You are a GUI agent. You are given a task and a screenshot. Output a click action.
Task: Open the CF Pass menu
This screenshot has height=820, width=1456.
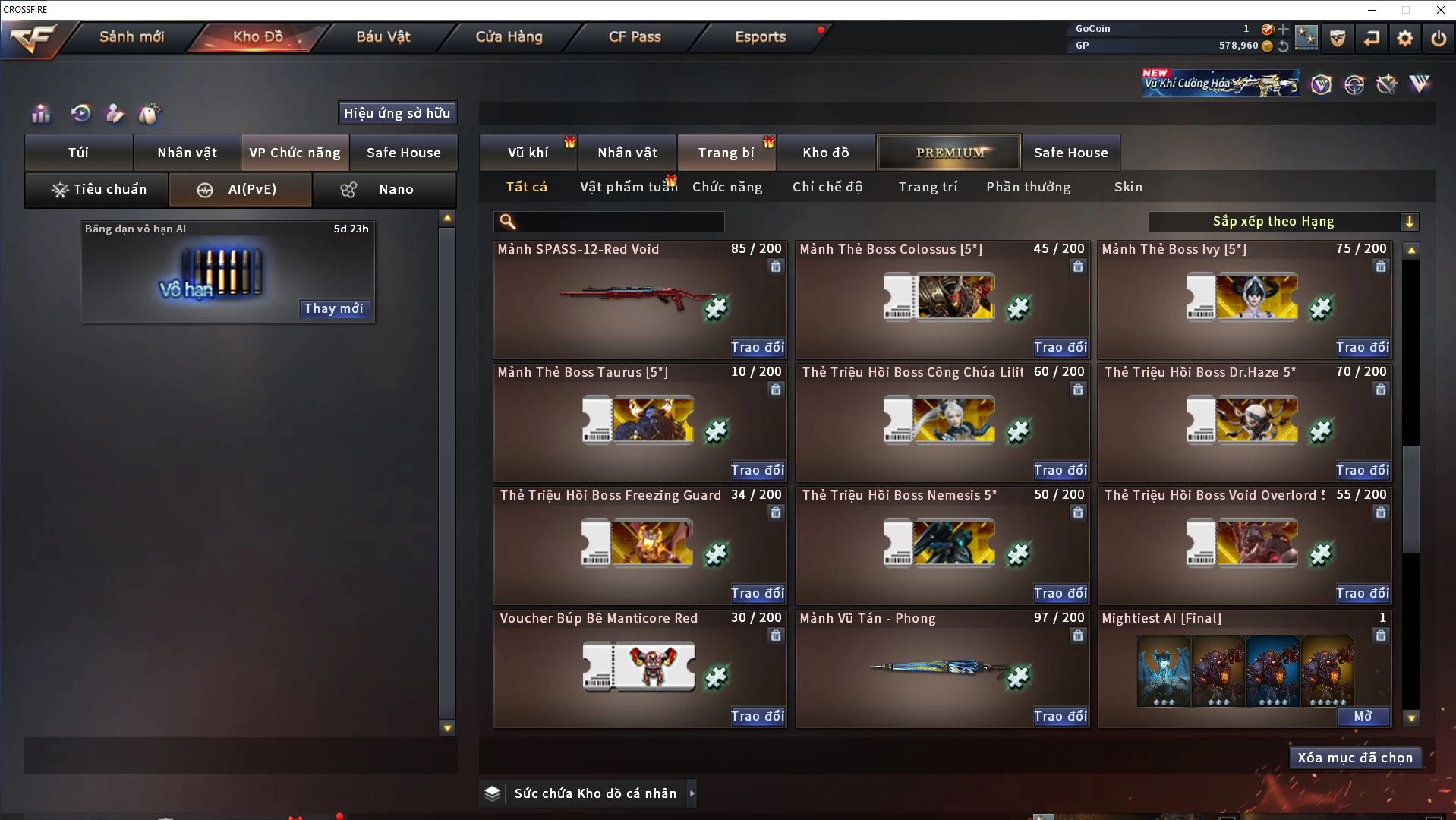[635, 36]
